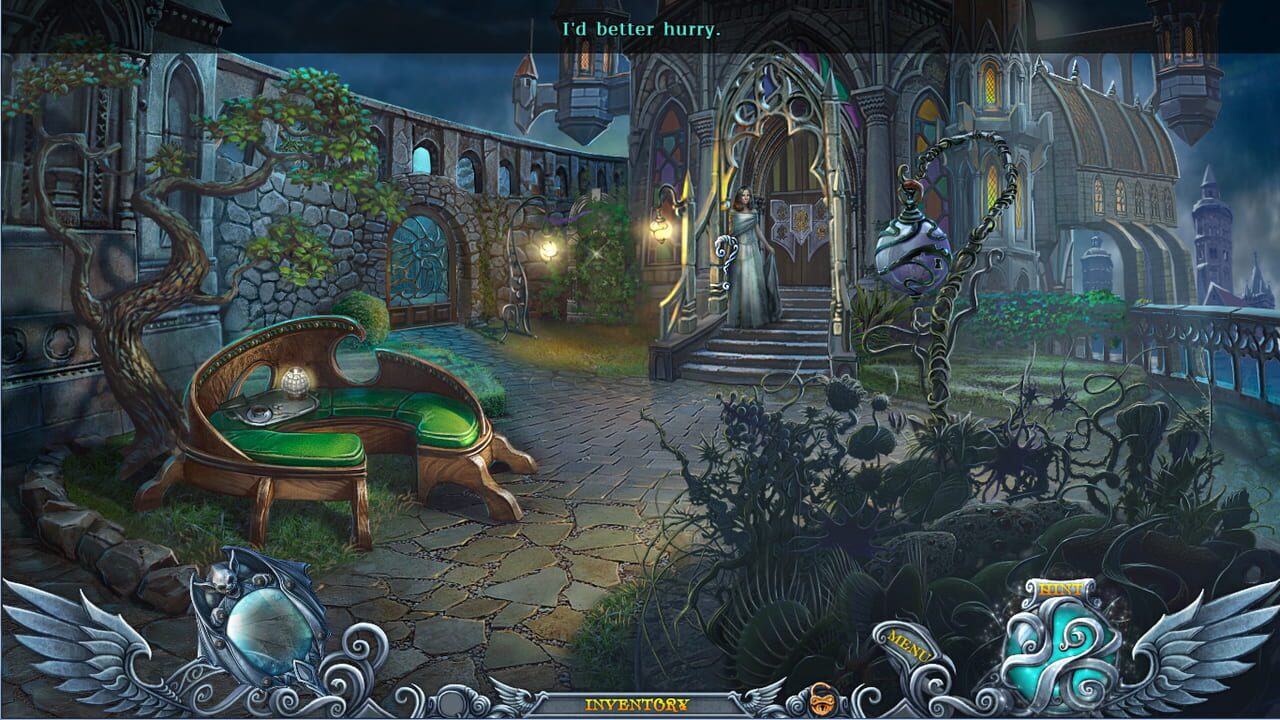Image resolution: width=1280 pixels, height=720 pixels.
Task: Click the street lamp near the hedge
Action: [548, 248]
